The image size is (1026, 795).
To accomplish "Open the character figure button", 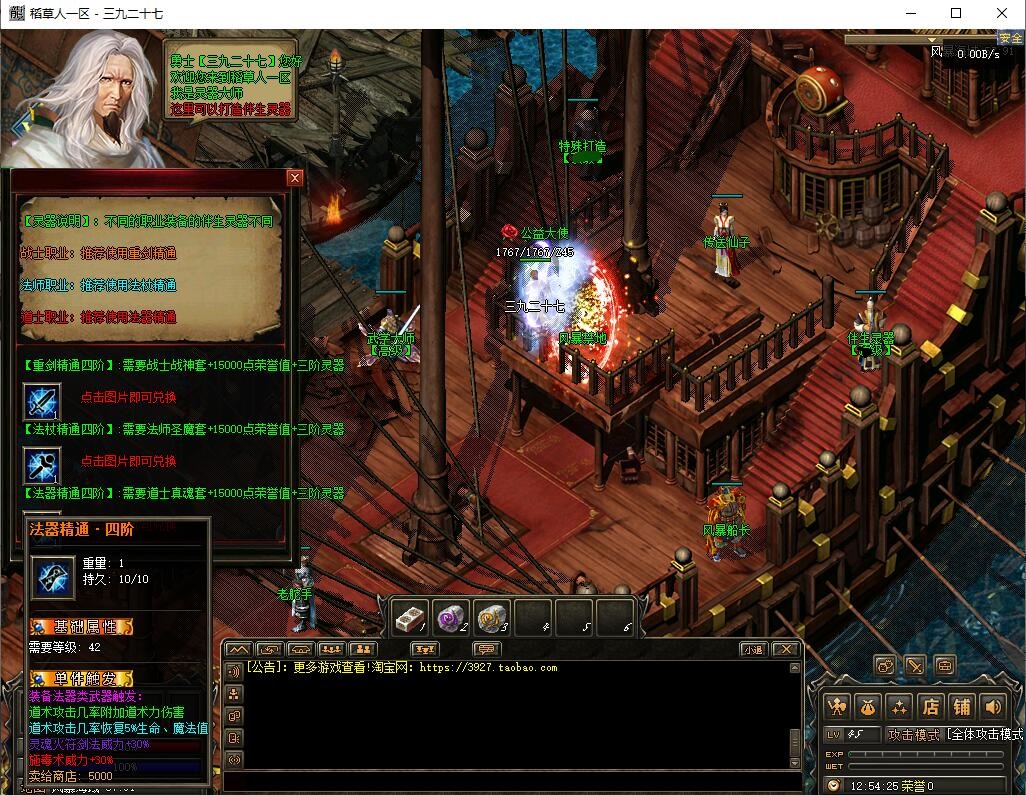I will tap(837, 706).
